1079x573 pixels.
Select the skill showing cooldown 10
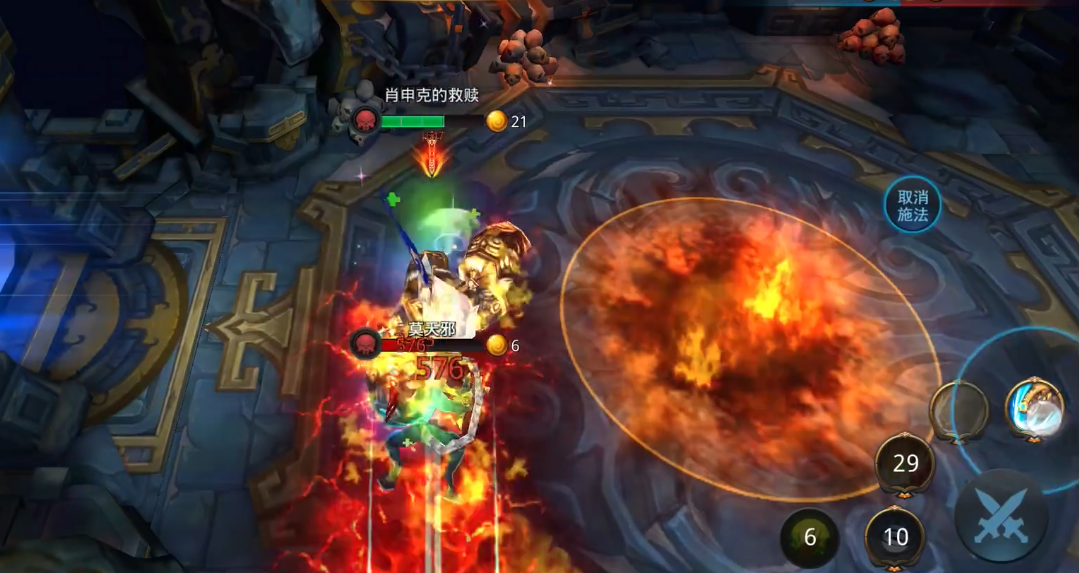(x=894, y=537)
